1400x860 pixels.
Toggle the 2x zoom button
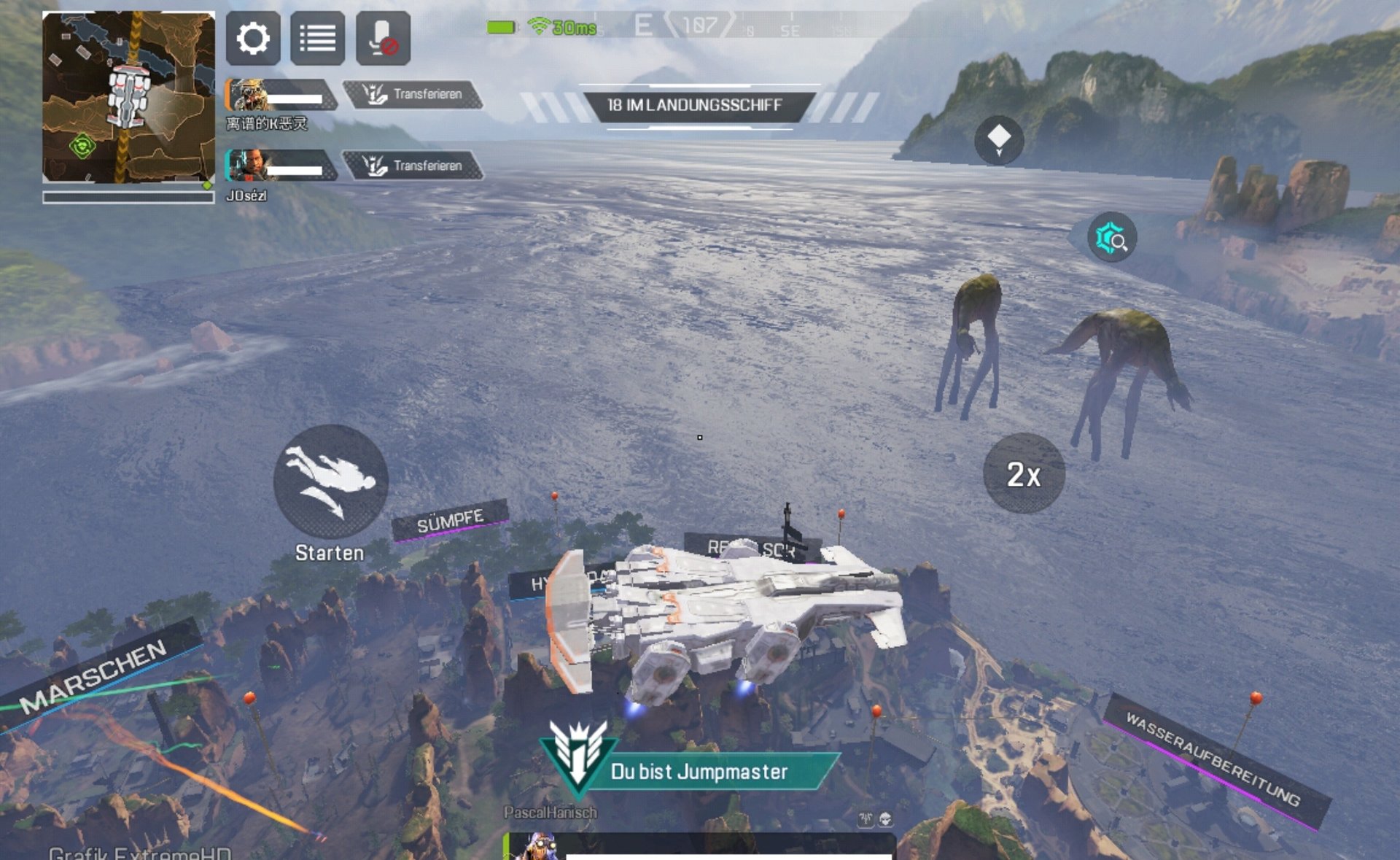click(x=1023, y=474)
